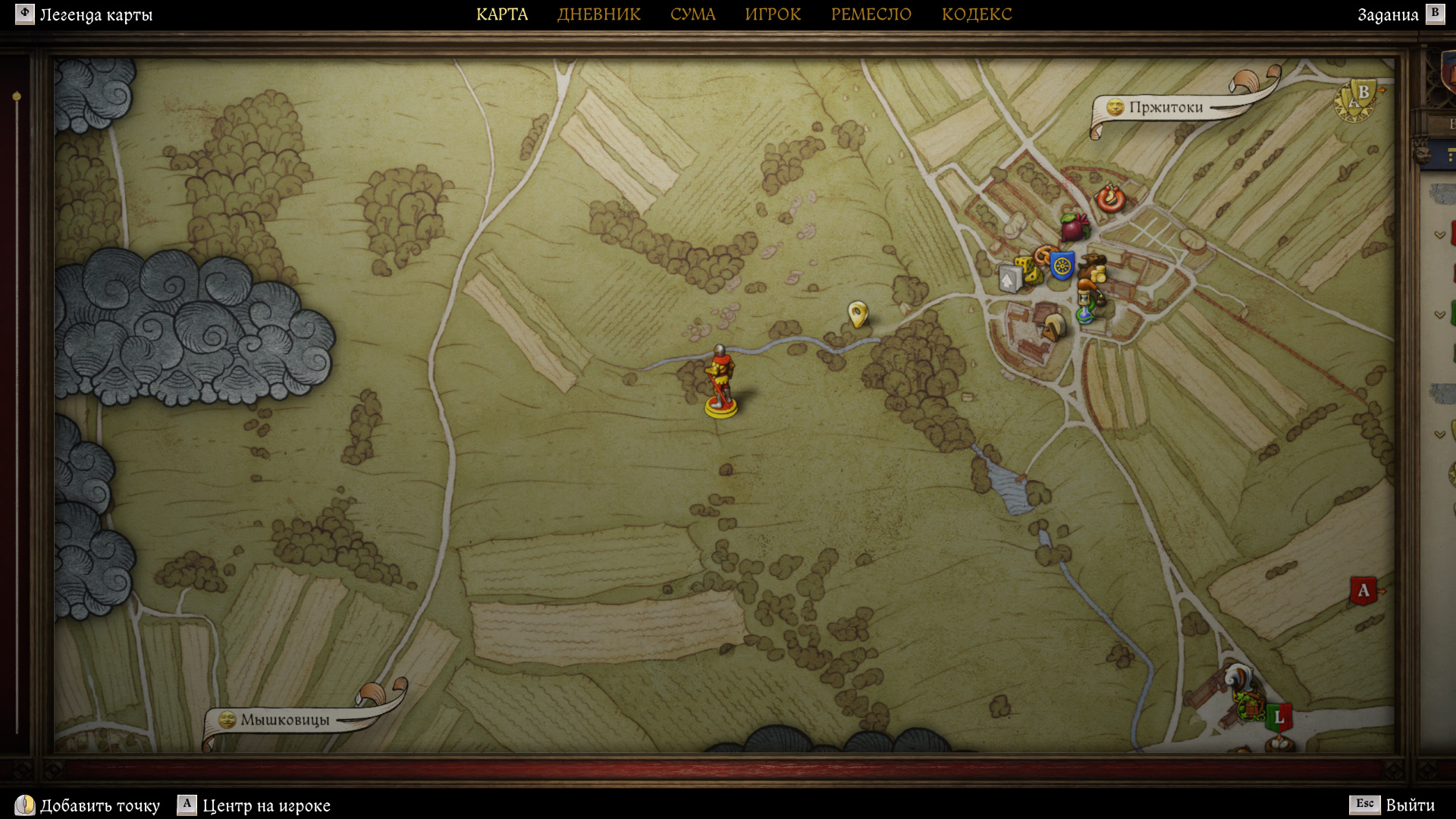This screenshot has width=1456, height=819.
Task: Select the Игрок tab
Action: [772, 14]
